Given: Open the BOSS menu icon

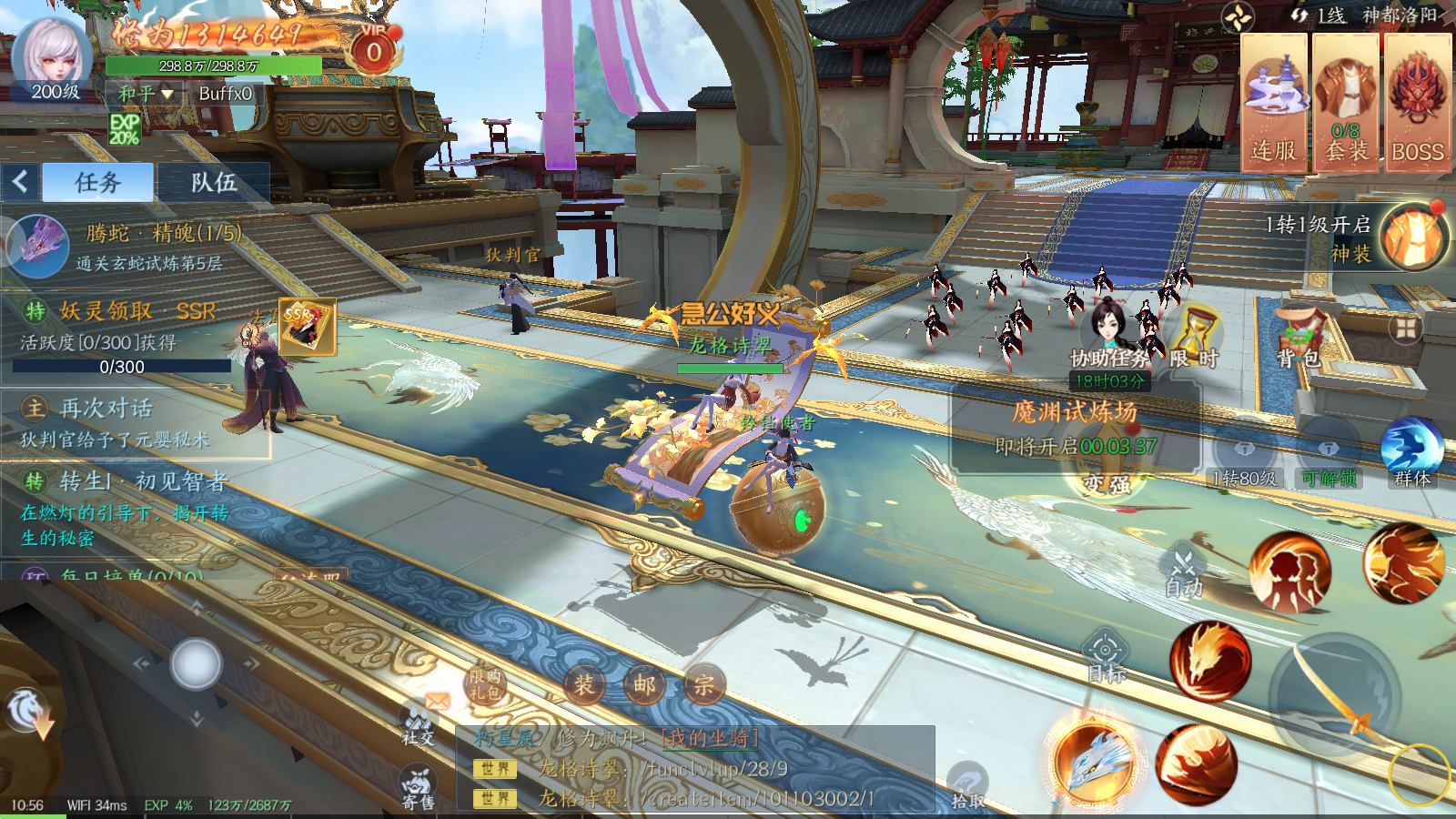Looking at the screenshot, I should (1417, 103).
